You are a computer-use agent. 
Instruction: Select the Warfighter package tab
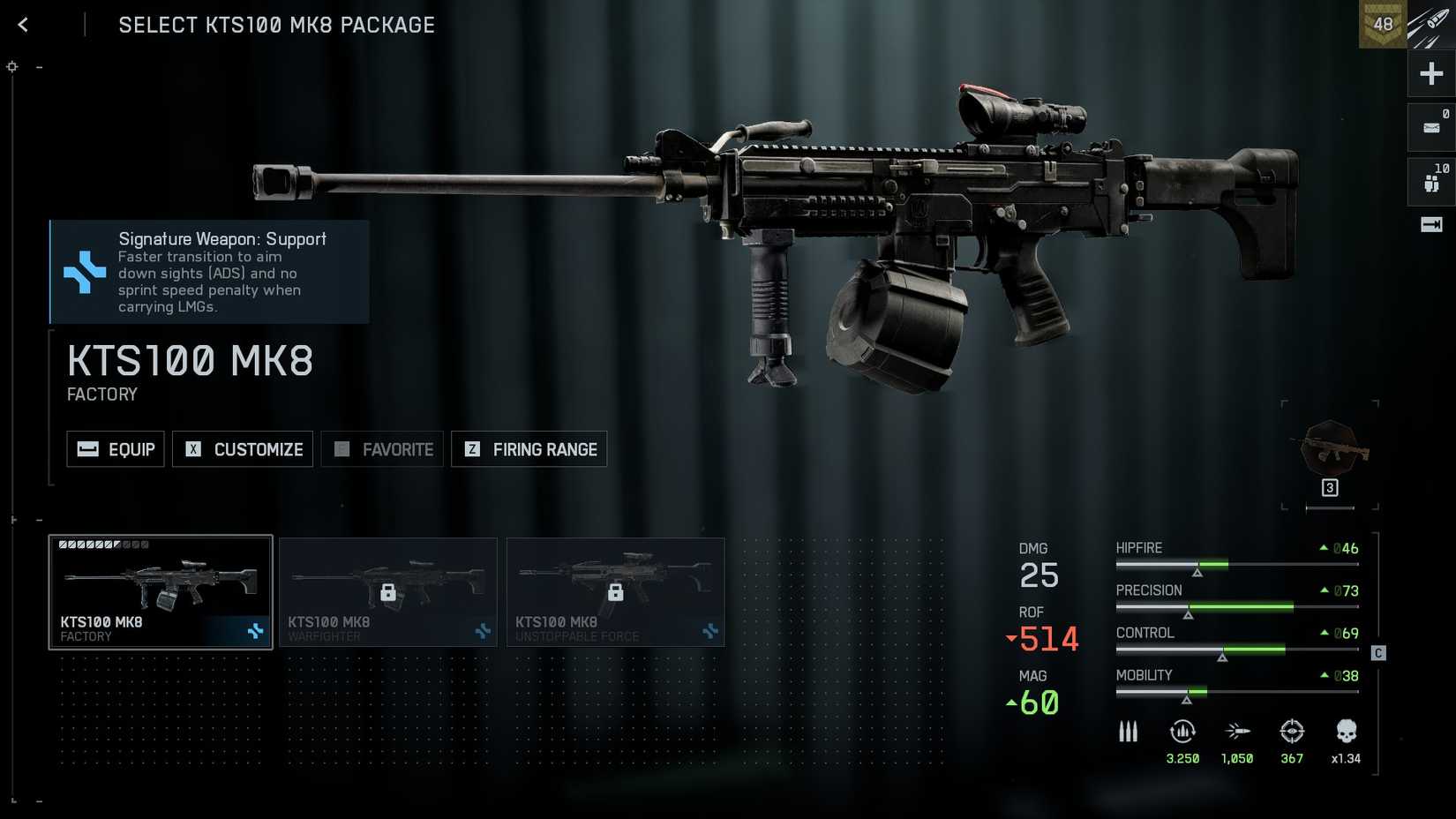point(388,591)
